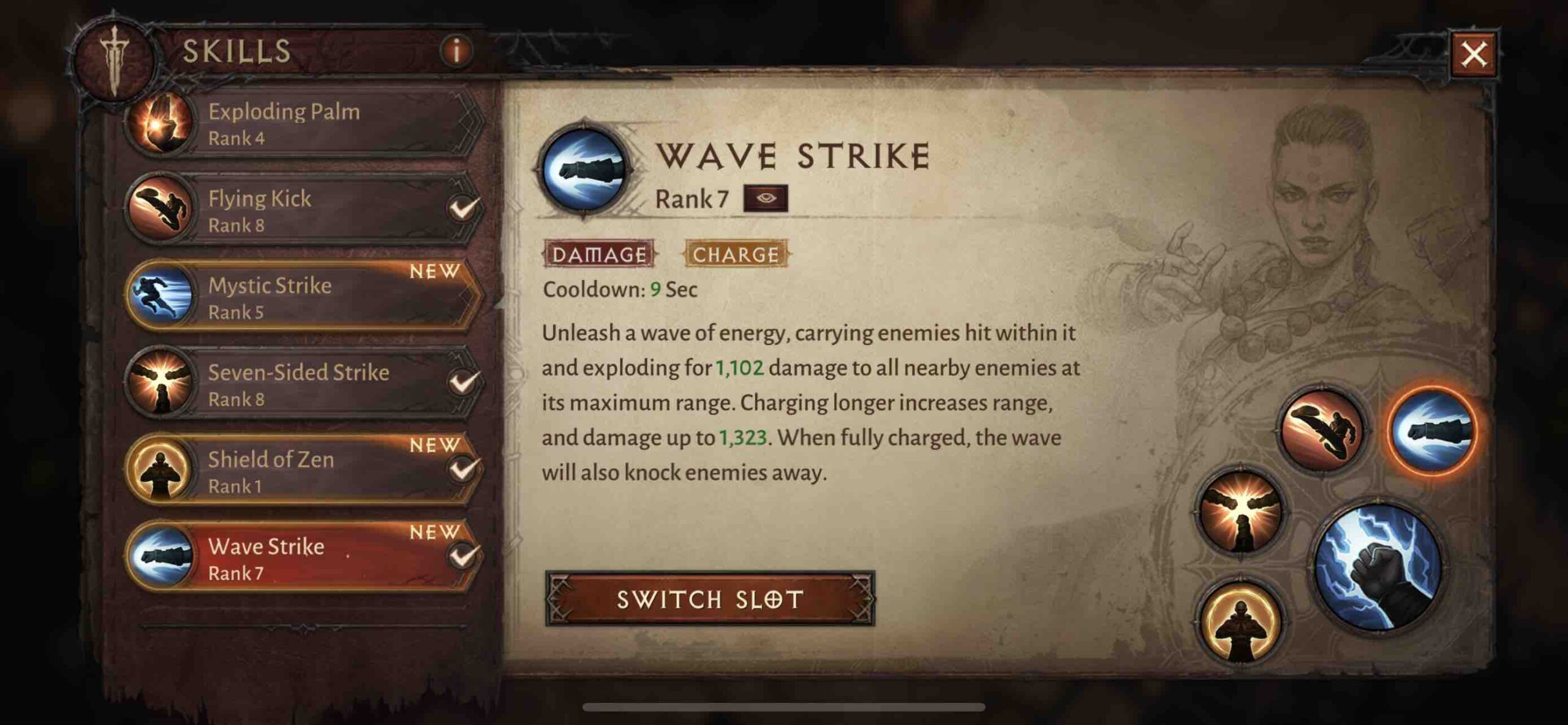The image size is (1568, 725).
Task: Open the Exploding Palm skill icon
Action: (x=159, y=123)
